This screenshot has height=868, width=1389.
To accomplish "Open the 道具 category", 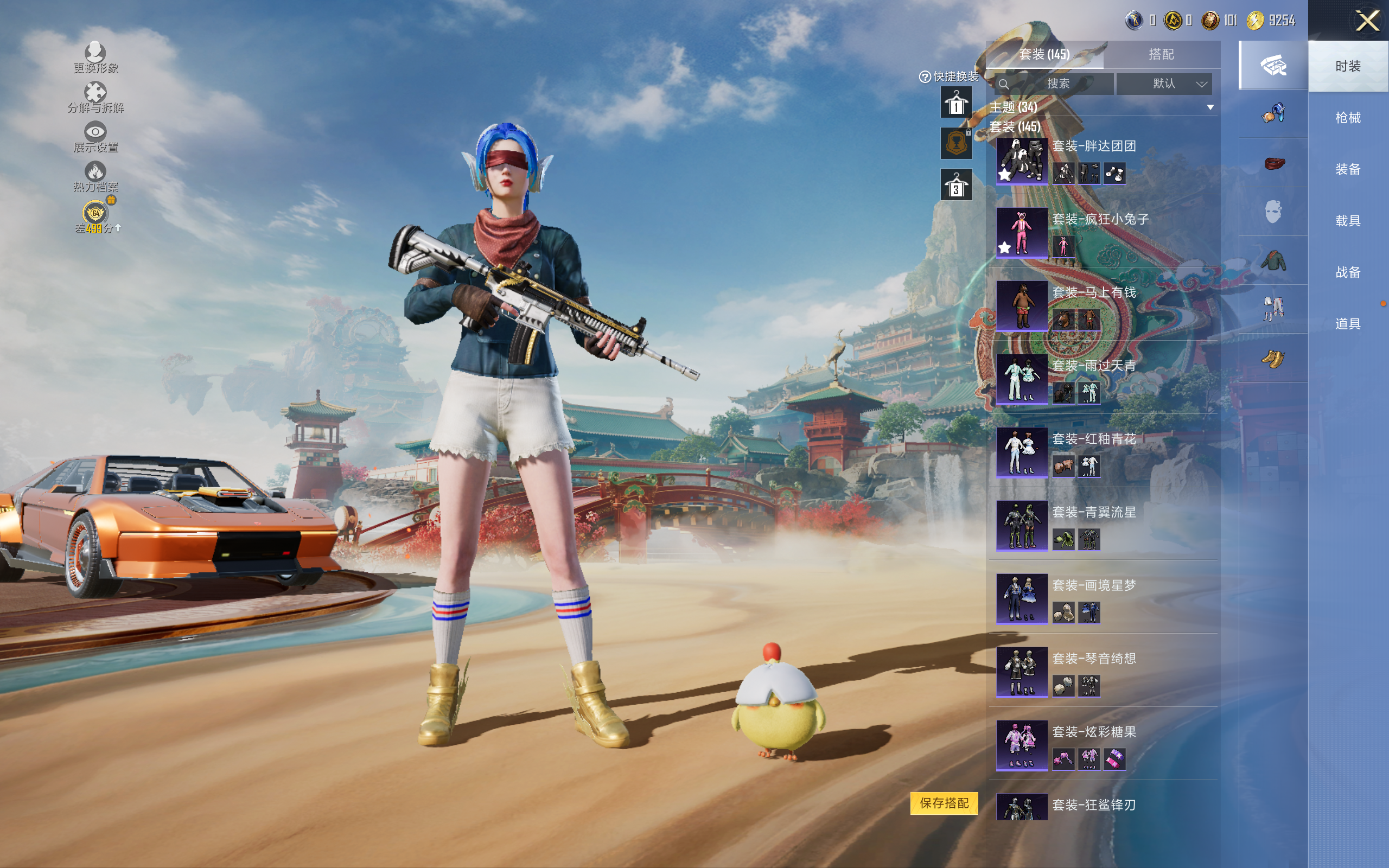I will coord(1347,324).
